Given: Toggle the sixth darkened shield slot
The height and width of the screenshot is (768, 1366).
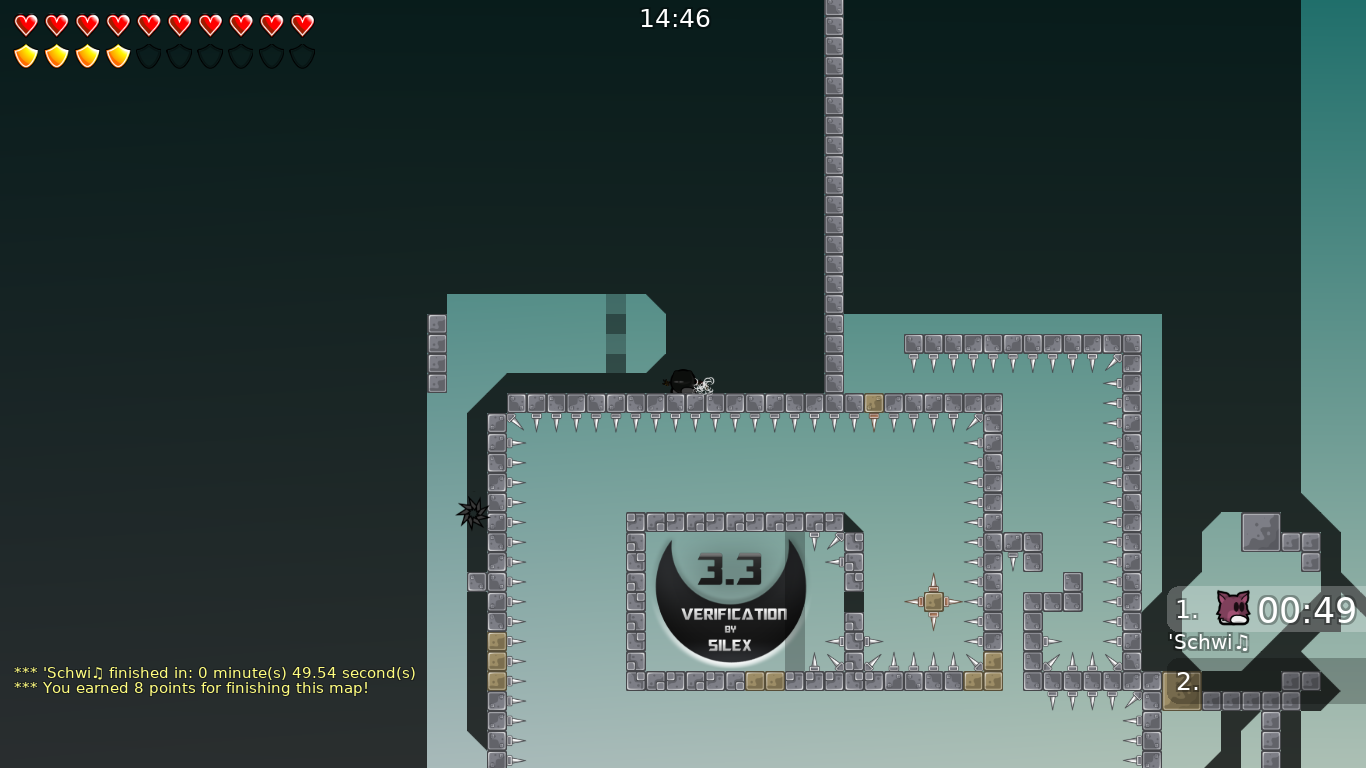Looking at the screenshot, I should point(181,56).
